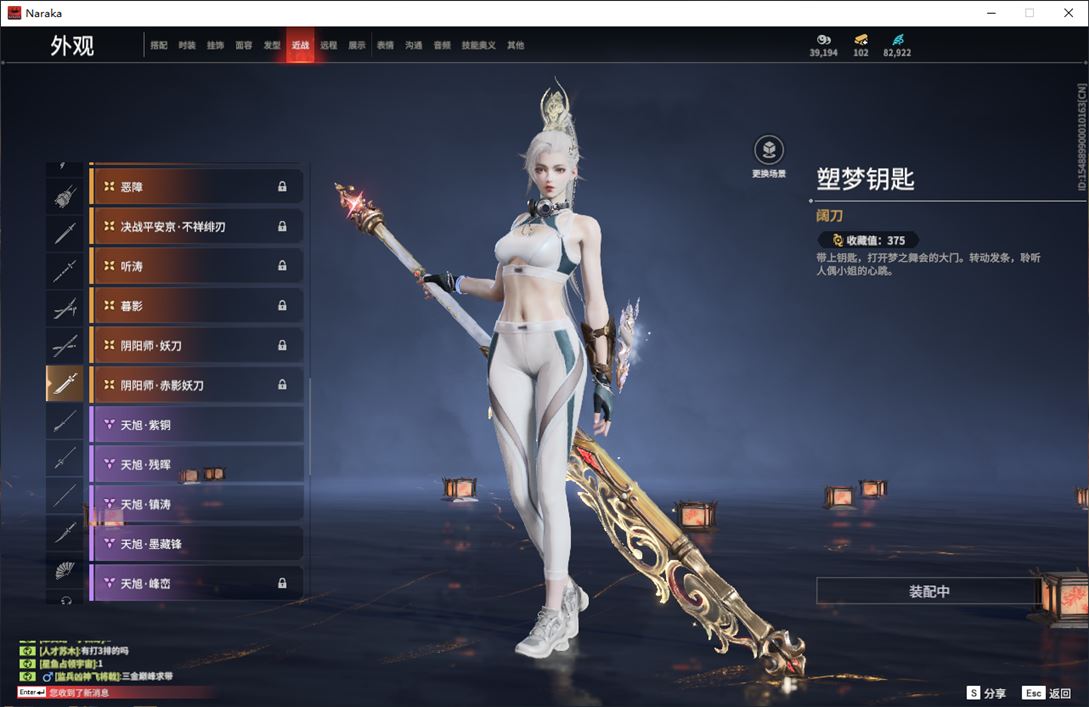This screenshot has height=707, width=1089.
Task: Choose the 恶障 weapon skin
Action: (196, 187)
